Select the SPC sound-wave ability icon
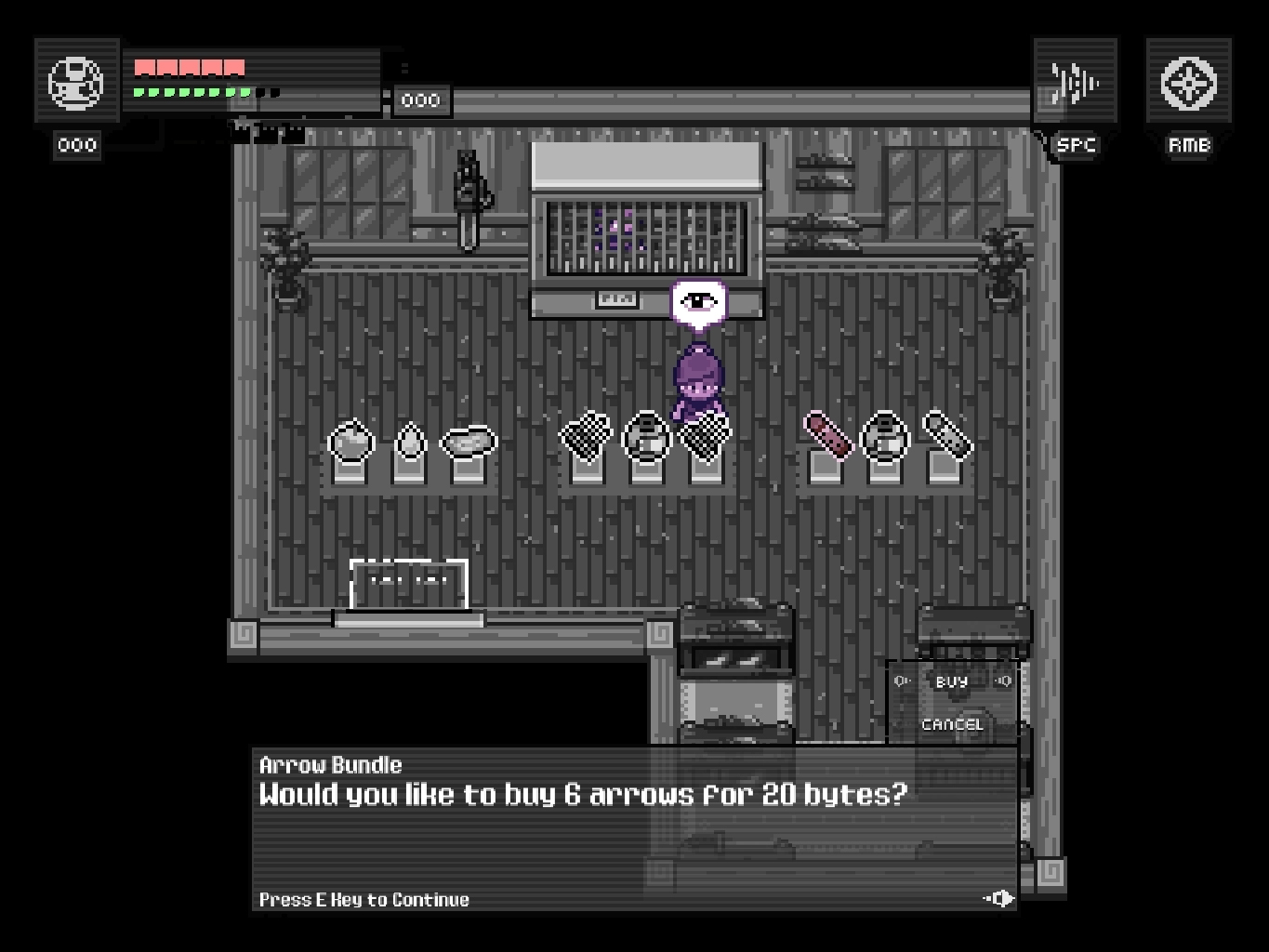 point(1074,82)
